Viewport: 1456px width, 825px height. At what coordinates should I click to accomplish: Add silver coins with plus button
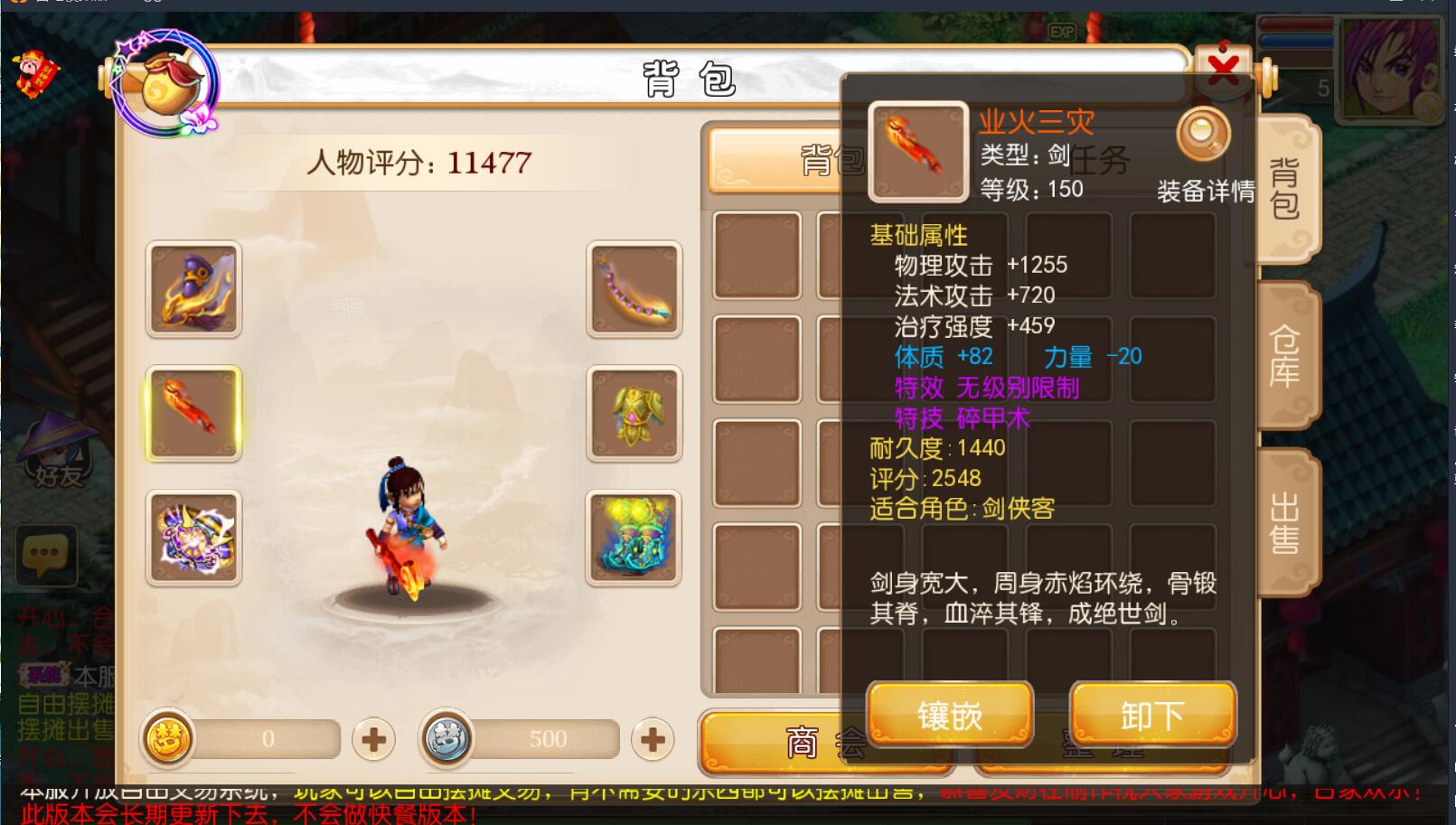652,740
